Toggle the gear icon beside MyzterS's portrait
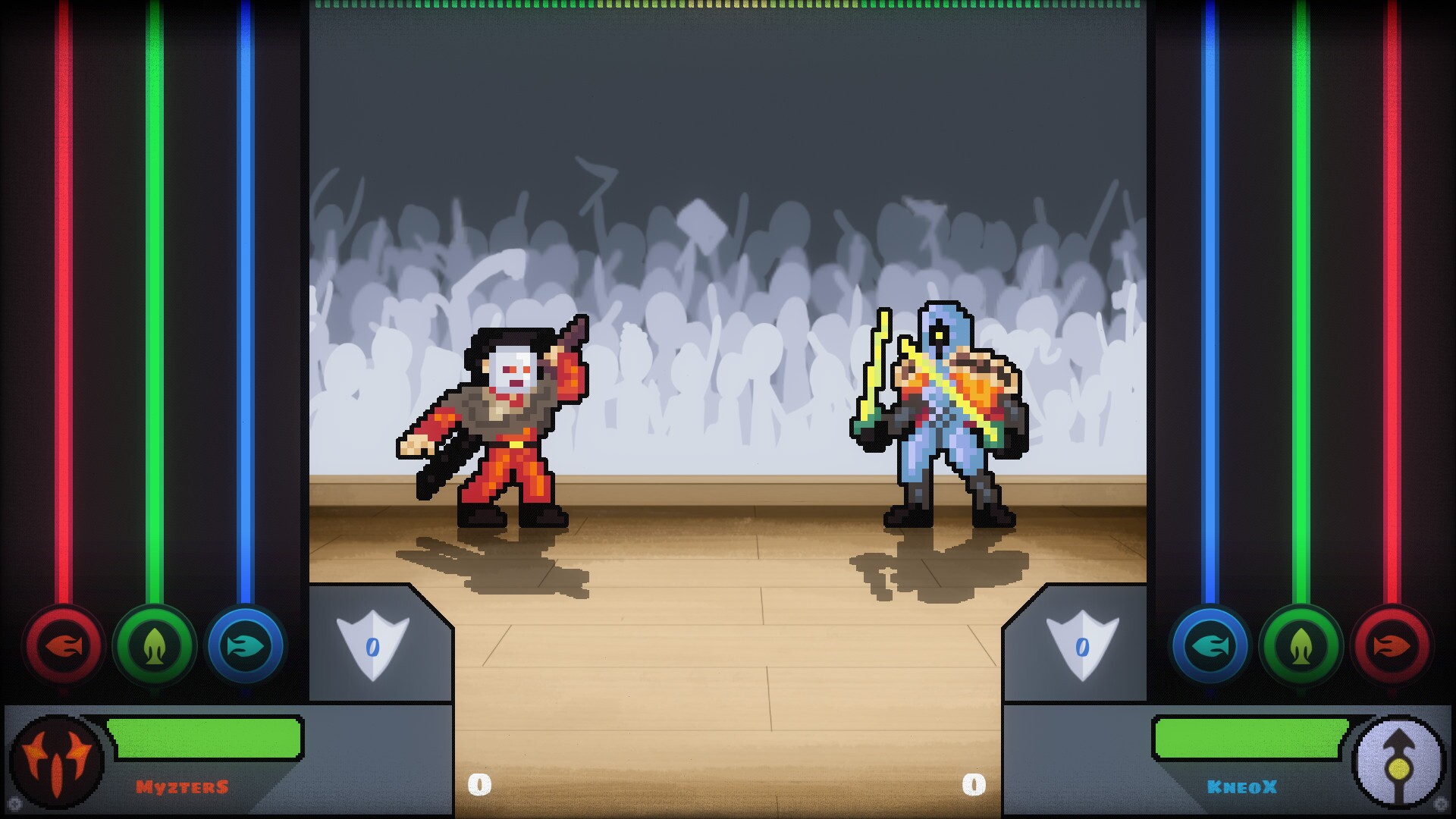This screenshot has width=1456, height=819. click(x=15, y=805)
